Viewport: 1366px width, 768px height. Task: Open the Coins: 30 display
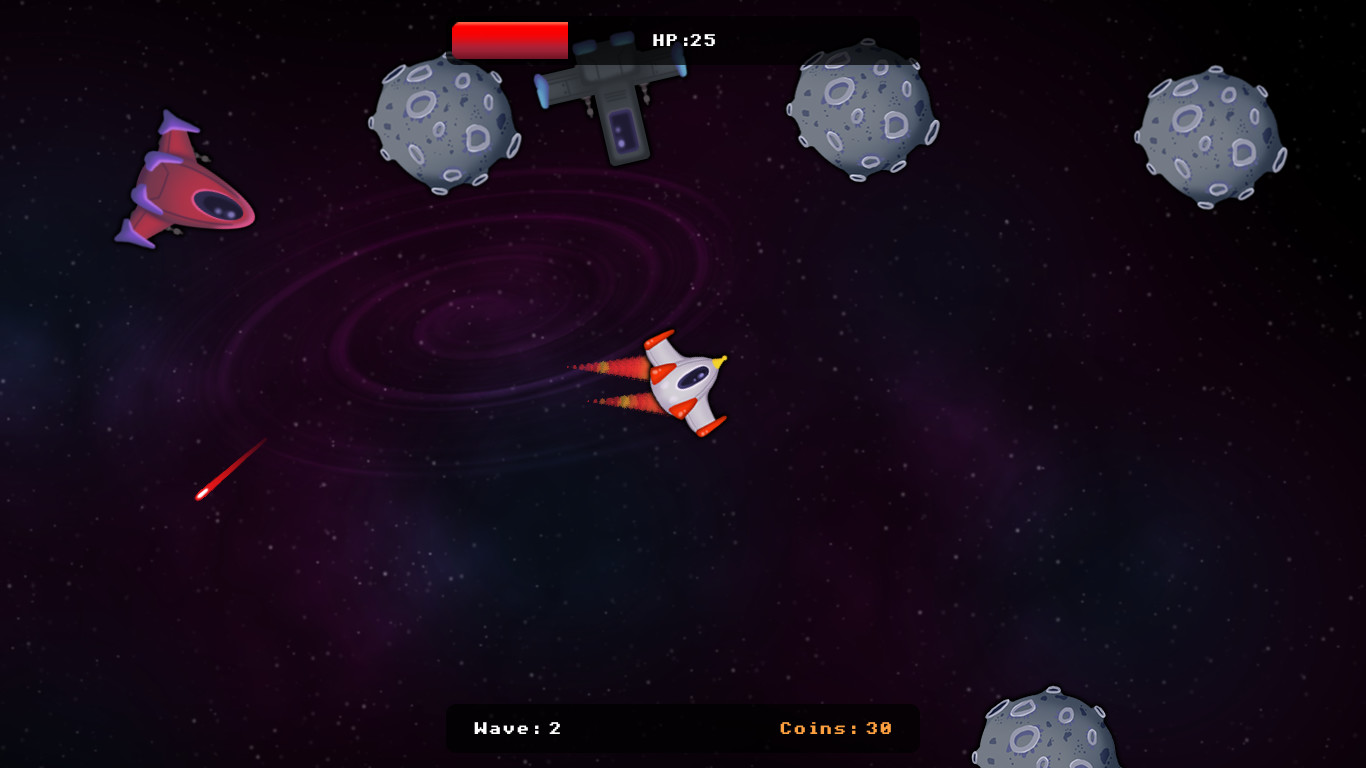[836, 729]
